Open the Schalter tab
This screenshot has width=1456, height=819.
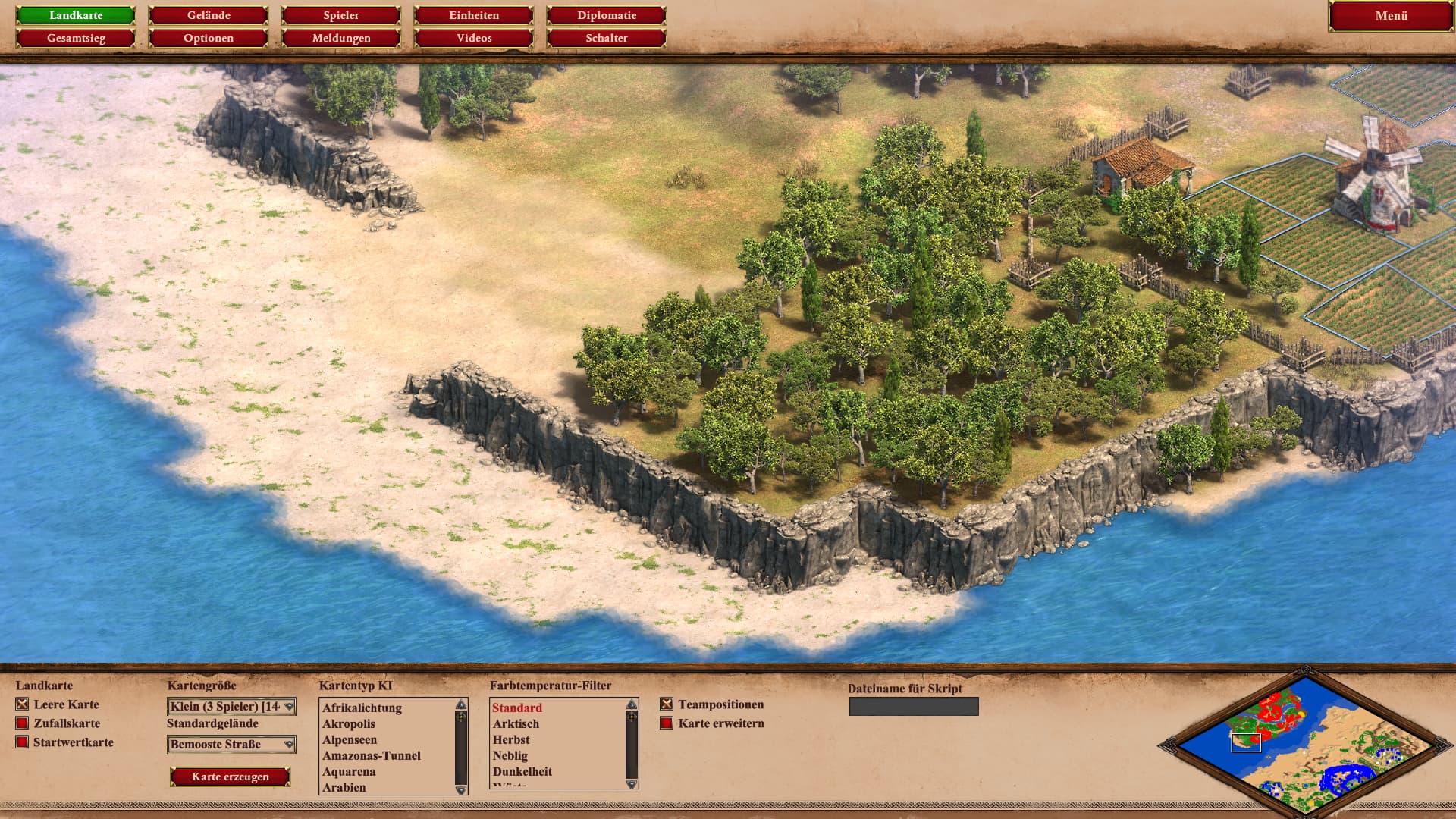click(x=607, y=38)
